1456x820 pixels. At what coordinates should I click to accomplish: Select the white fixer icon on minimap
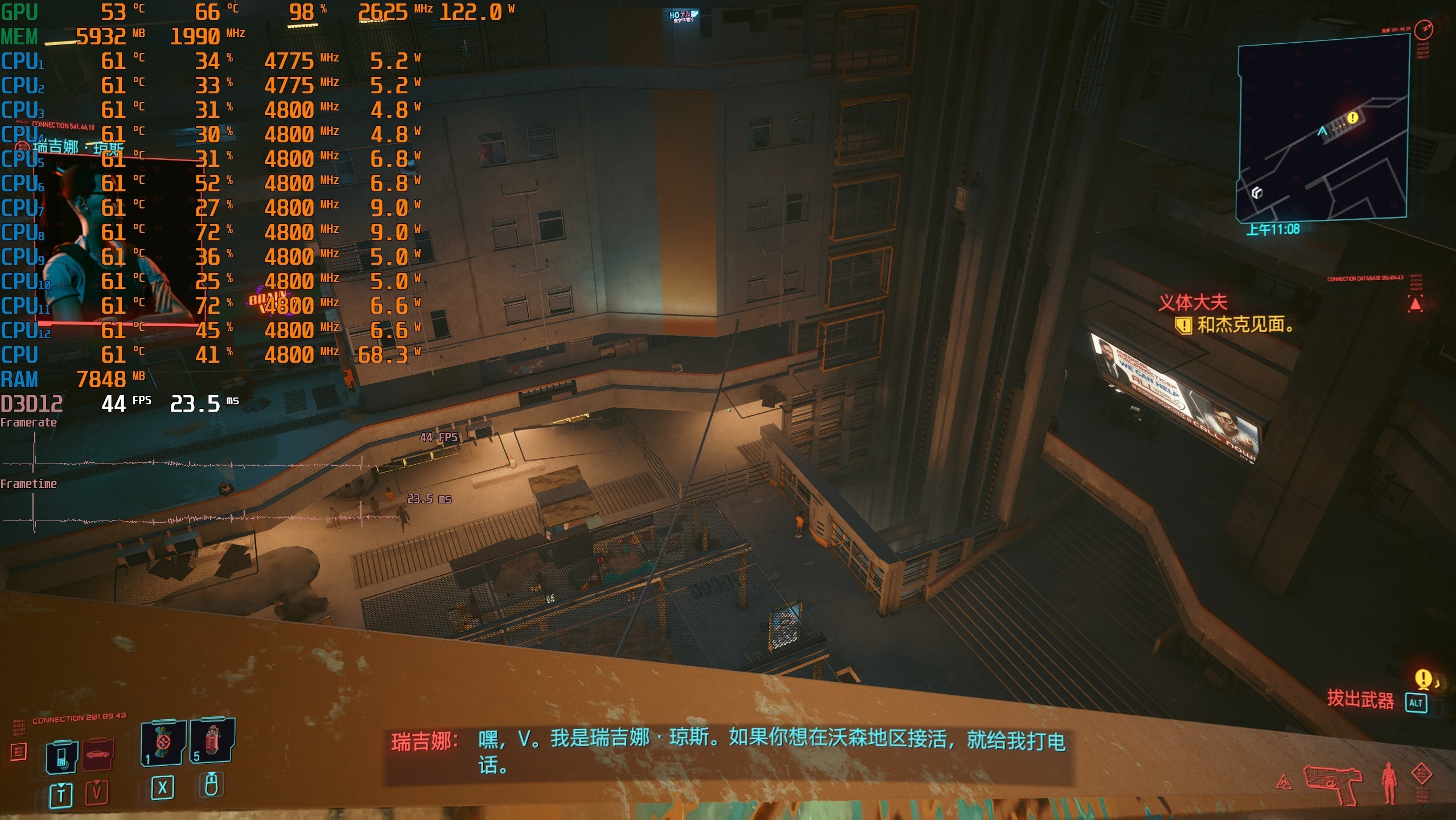(x=1257, y=192)
